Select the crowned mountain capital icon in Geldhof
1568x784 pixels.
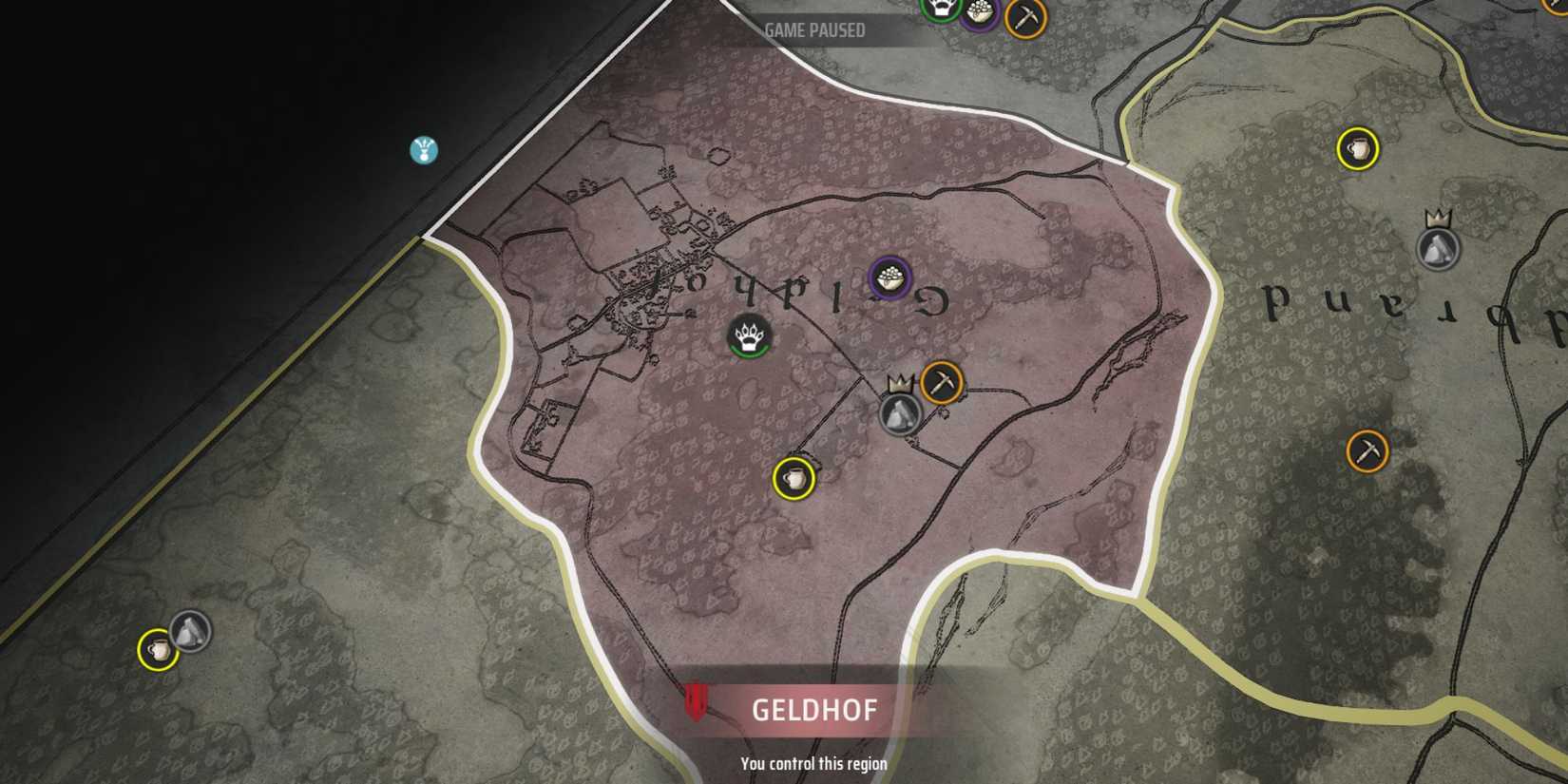pyautogui.click(x=899, y=414)
